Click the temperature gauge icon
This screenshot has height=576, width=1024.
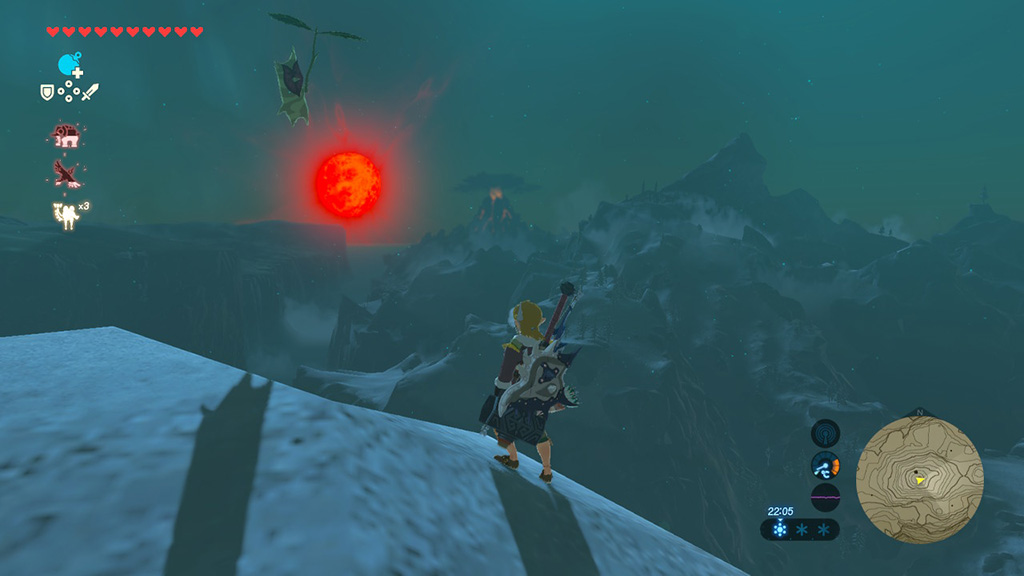pos(825,465)
